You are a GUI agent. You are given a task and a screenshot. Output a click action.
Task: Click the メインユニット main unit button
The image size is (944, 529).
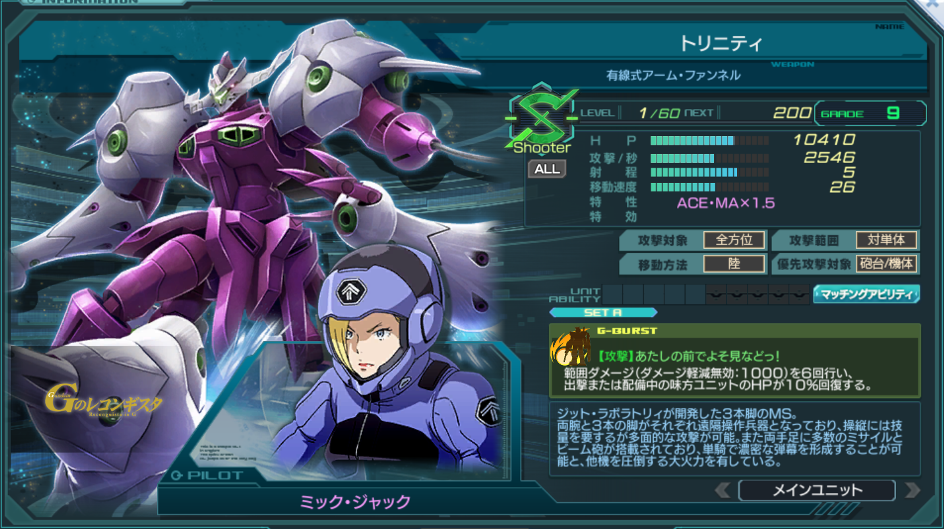point(816,490)
